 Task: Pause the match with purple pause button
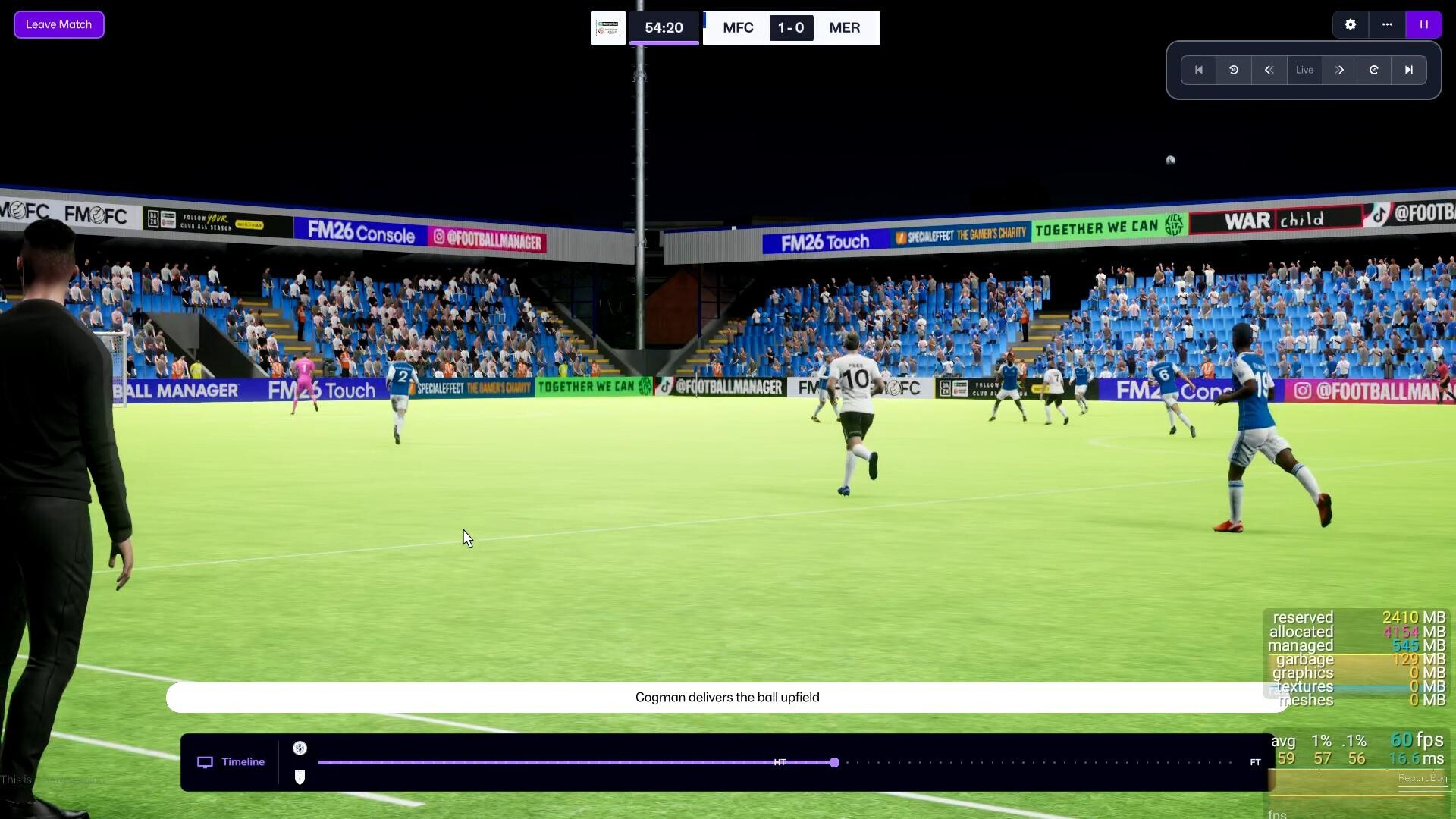(x=1423, y=24)
